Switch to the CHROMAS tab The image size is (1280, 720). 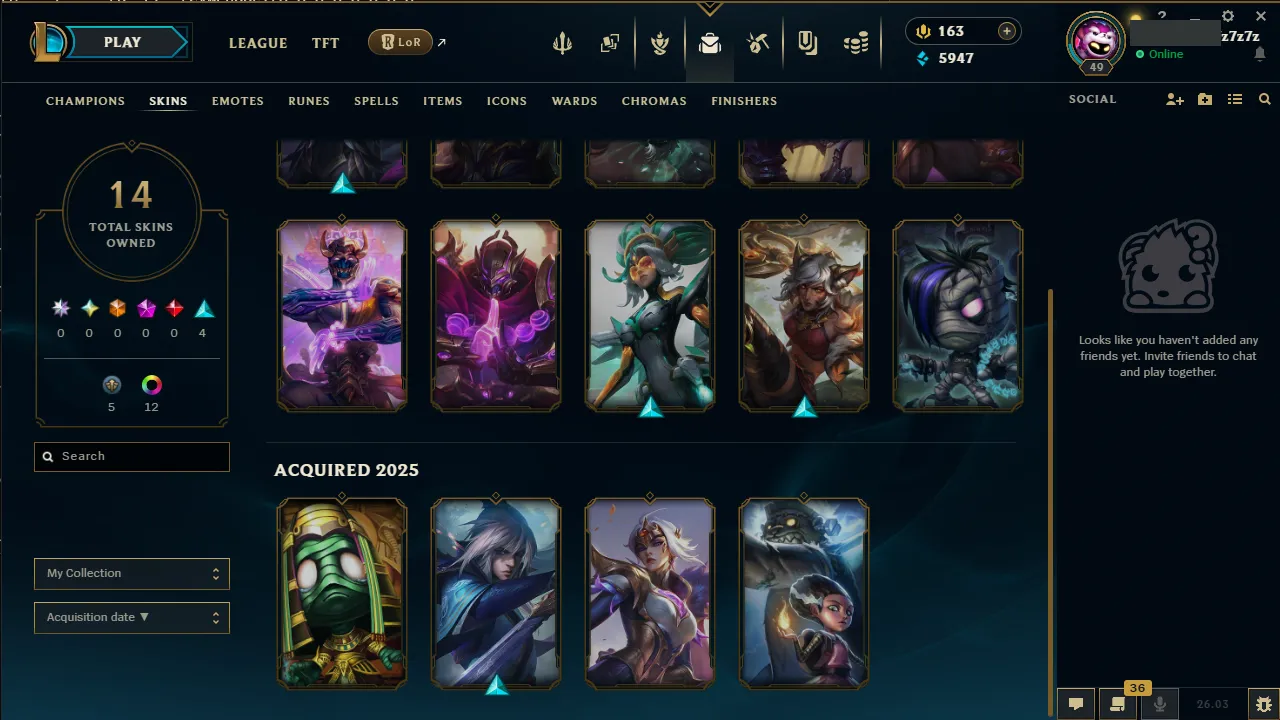(x=654, y=101)
